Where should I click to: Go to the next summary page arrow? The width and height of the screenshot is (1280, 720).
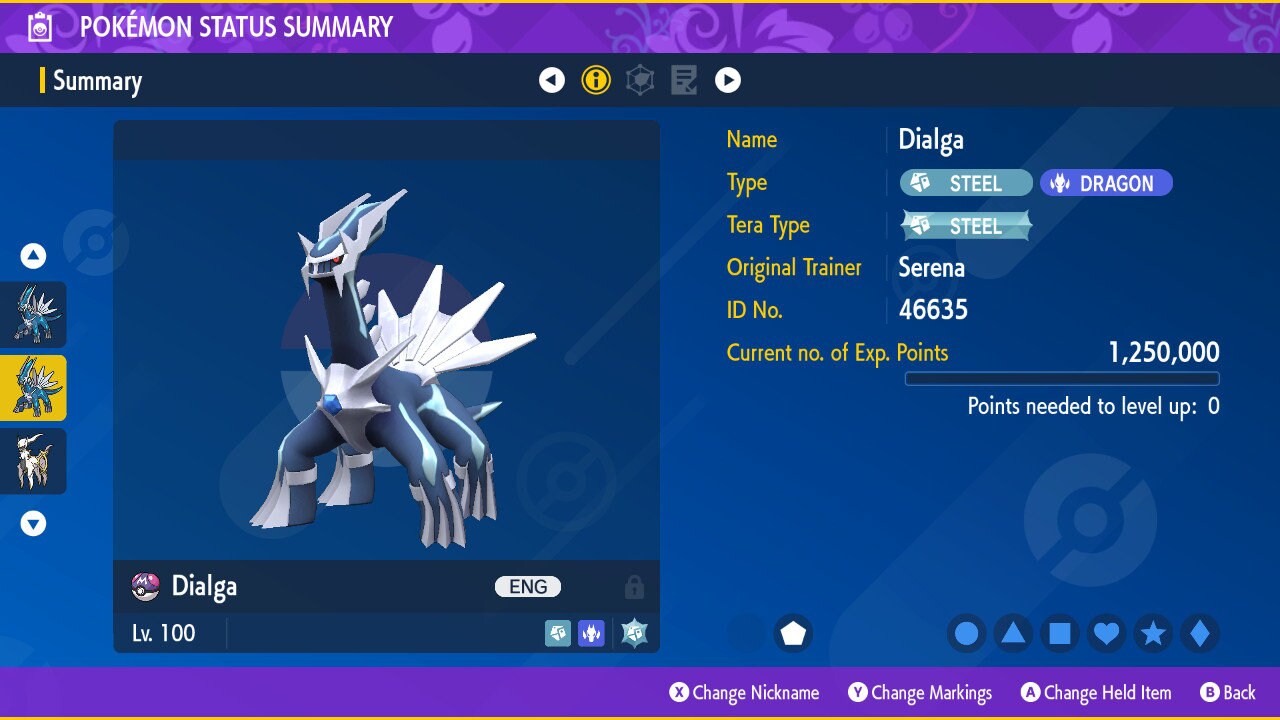coord(728,80)
